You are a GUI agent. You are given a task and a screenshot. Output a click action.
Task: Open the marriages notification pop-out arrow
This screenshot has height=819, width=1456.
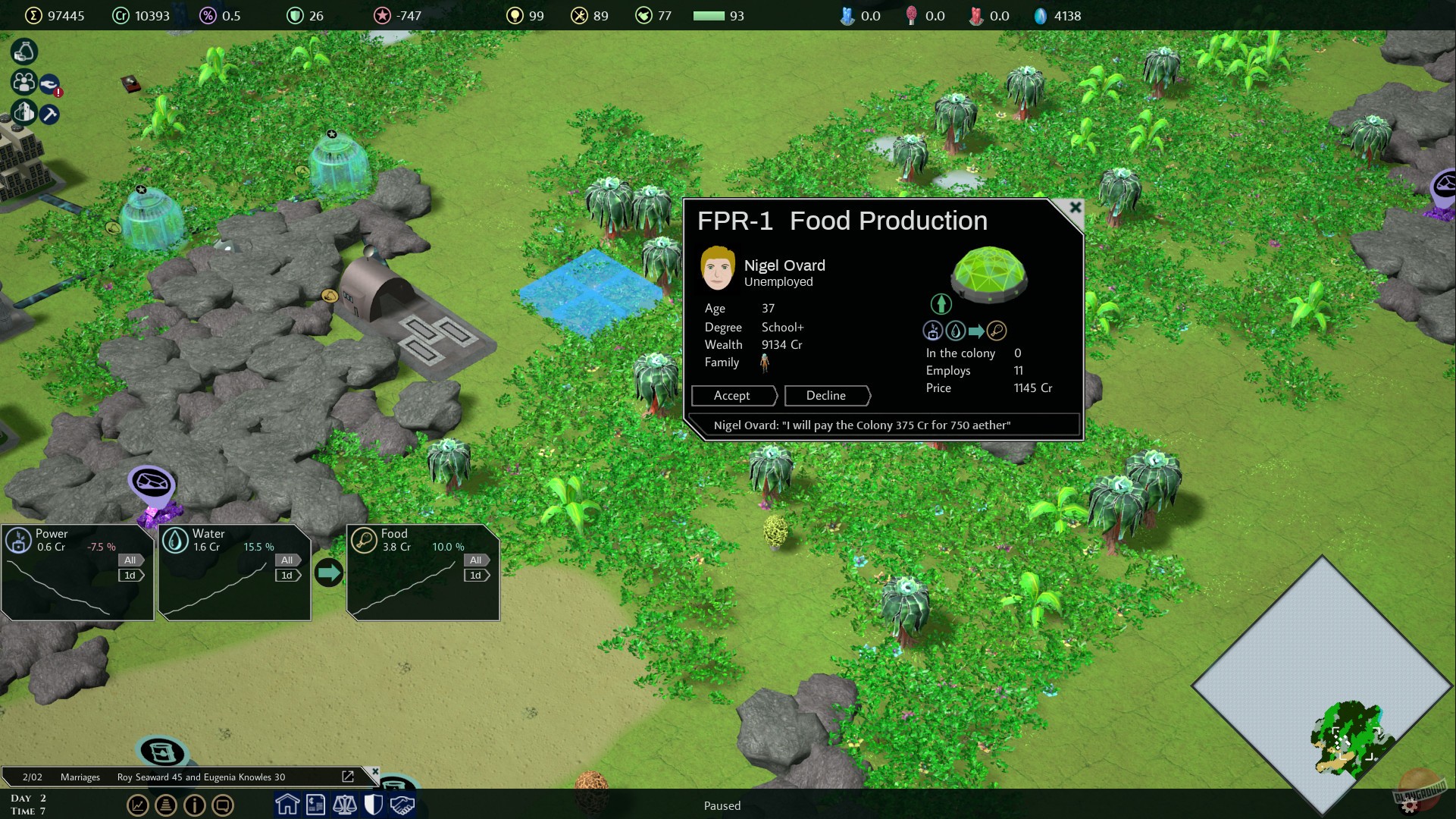coord(348,777)
